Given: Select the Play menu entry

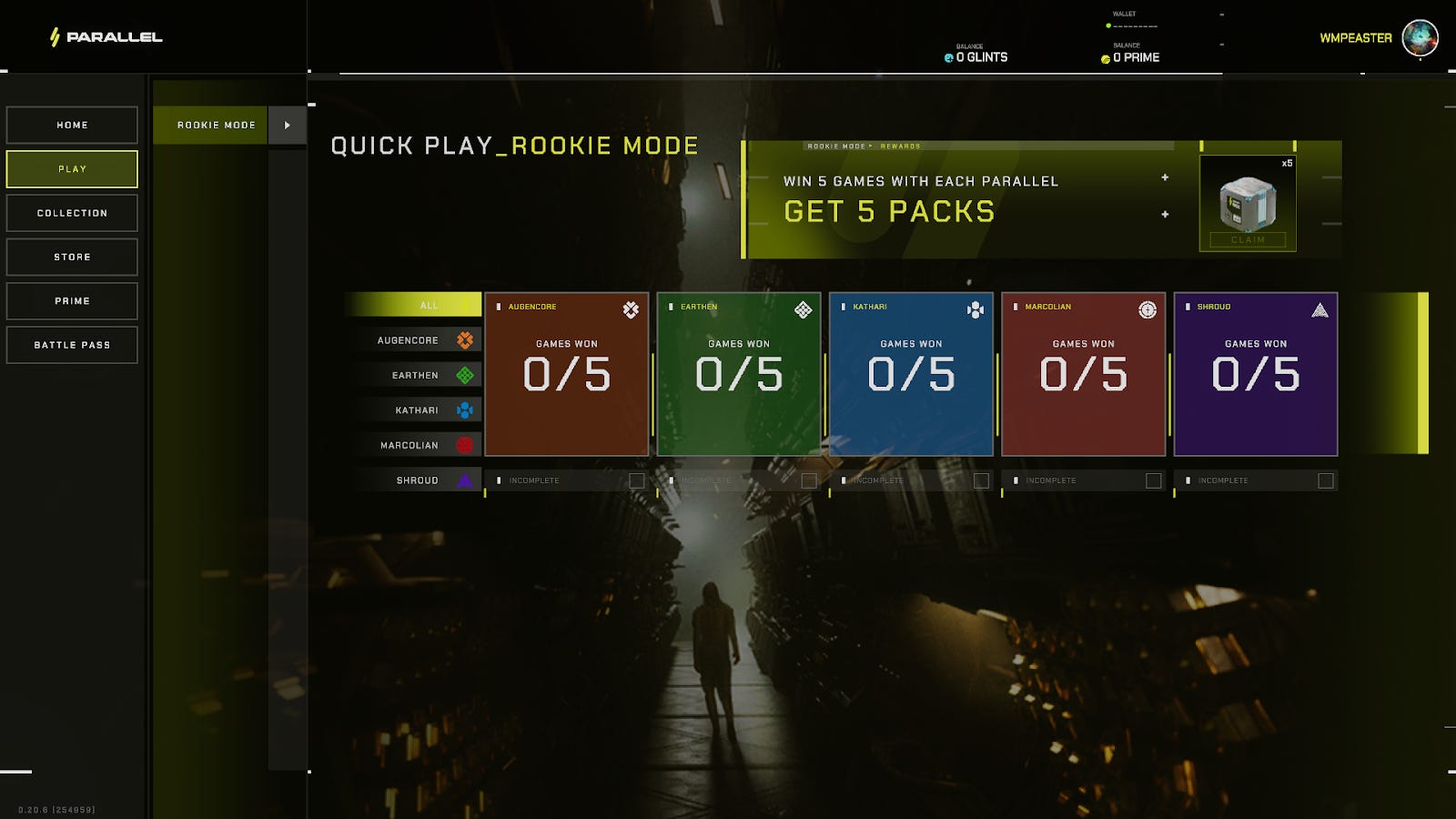Looking at the screenshot, I should point(72,169).
